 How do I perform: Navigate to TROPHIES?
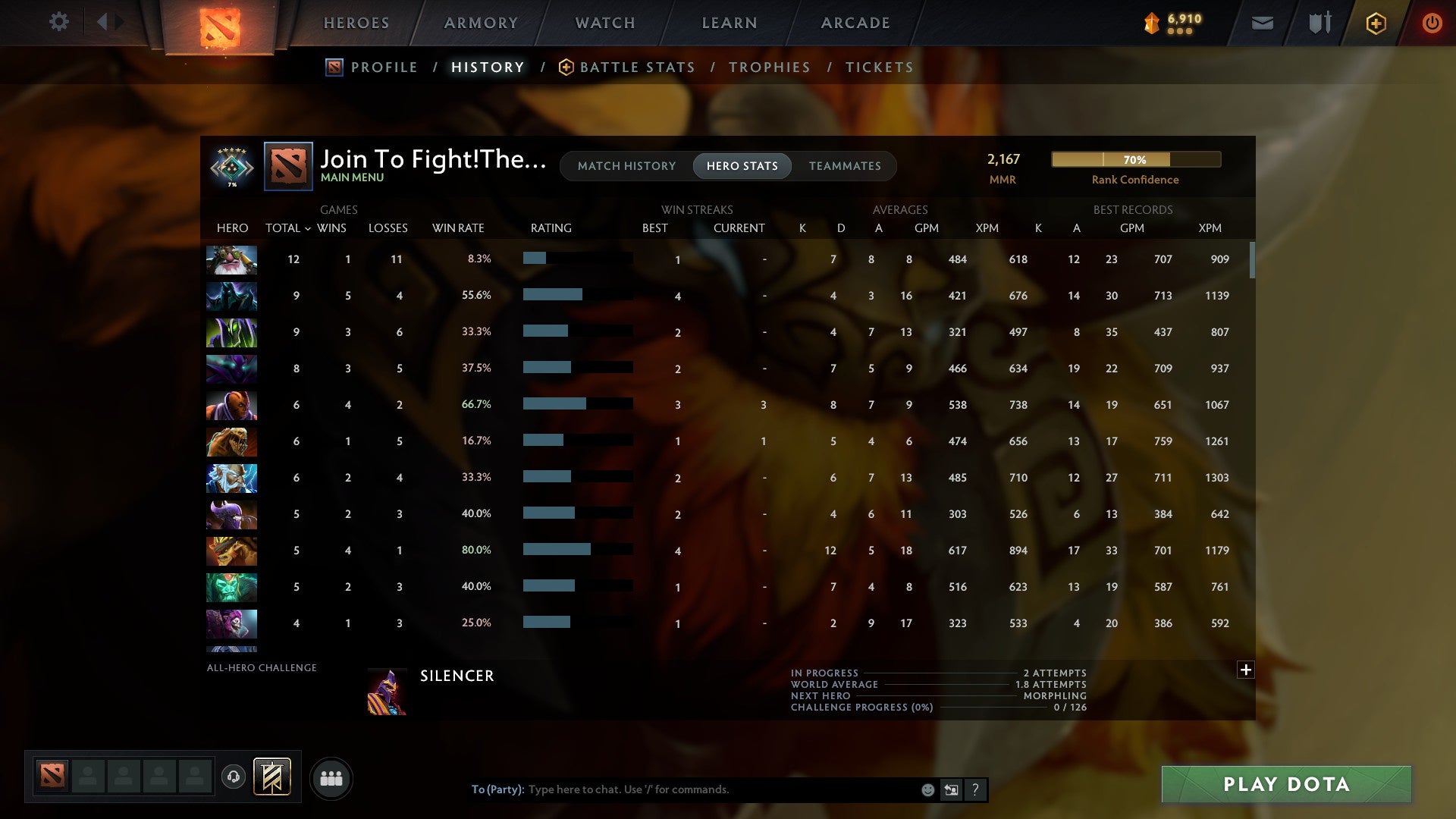pyautogui.click(x=769, y=67)
